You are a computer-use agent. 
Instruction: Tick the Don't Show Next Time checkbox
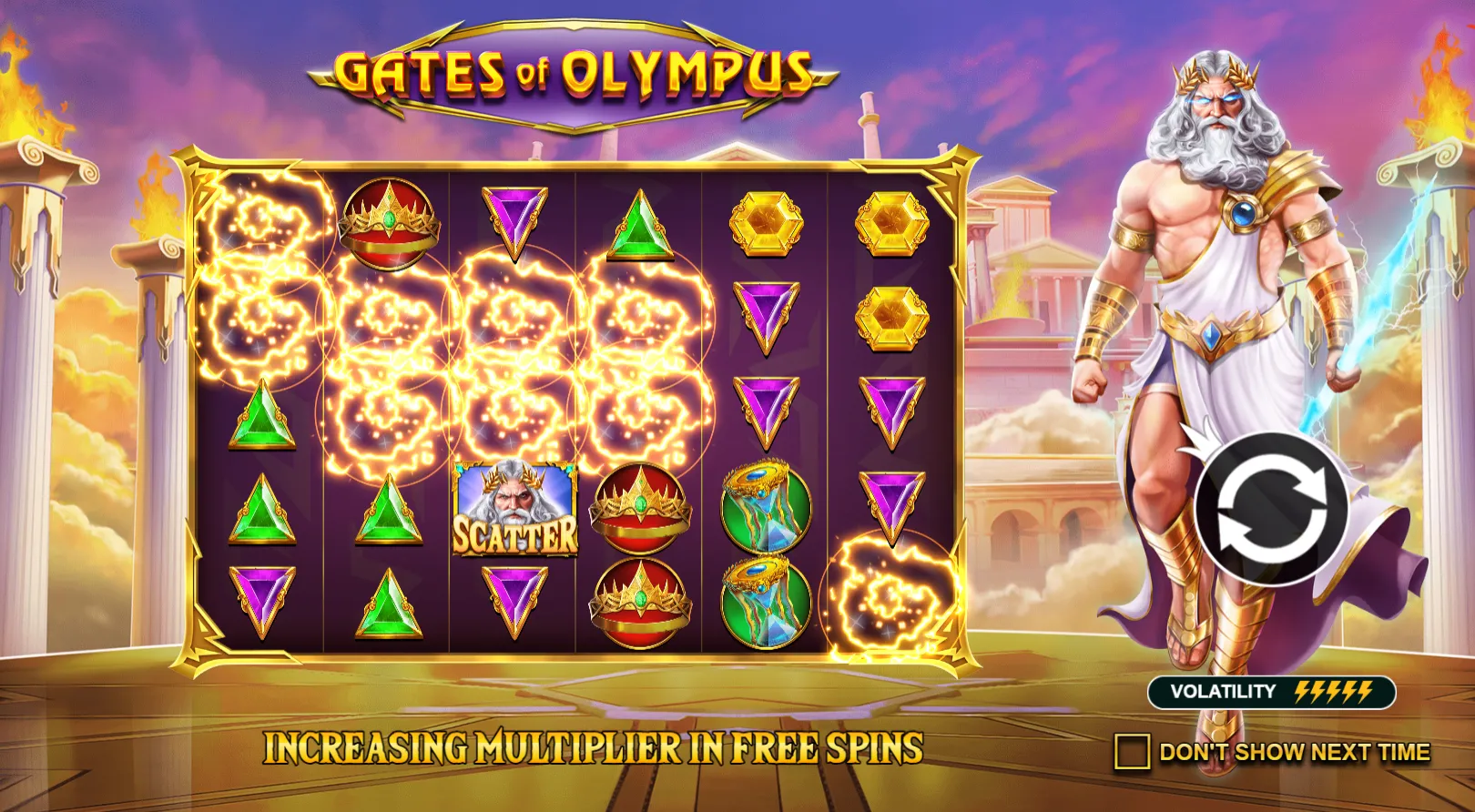coord(1132,752)
